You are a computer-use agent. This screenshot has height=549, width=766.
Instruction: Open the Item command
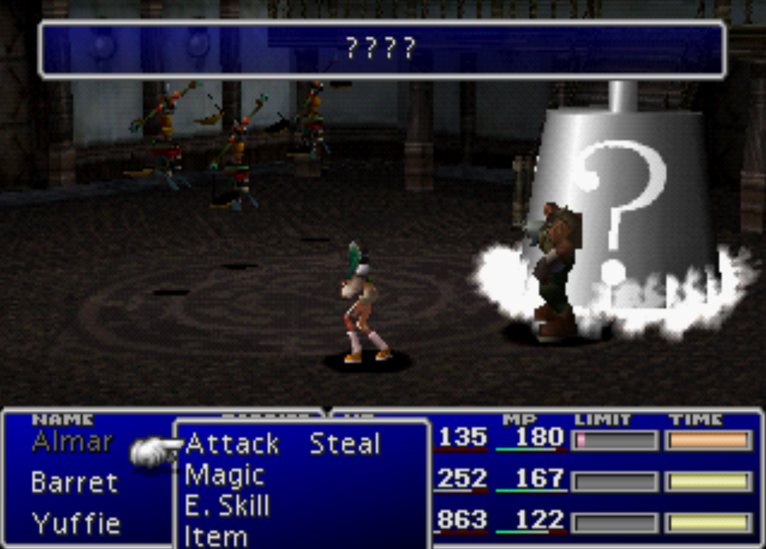click(x=216, y=536)
